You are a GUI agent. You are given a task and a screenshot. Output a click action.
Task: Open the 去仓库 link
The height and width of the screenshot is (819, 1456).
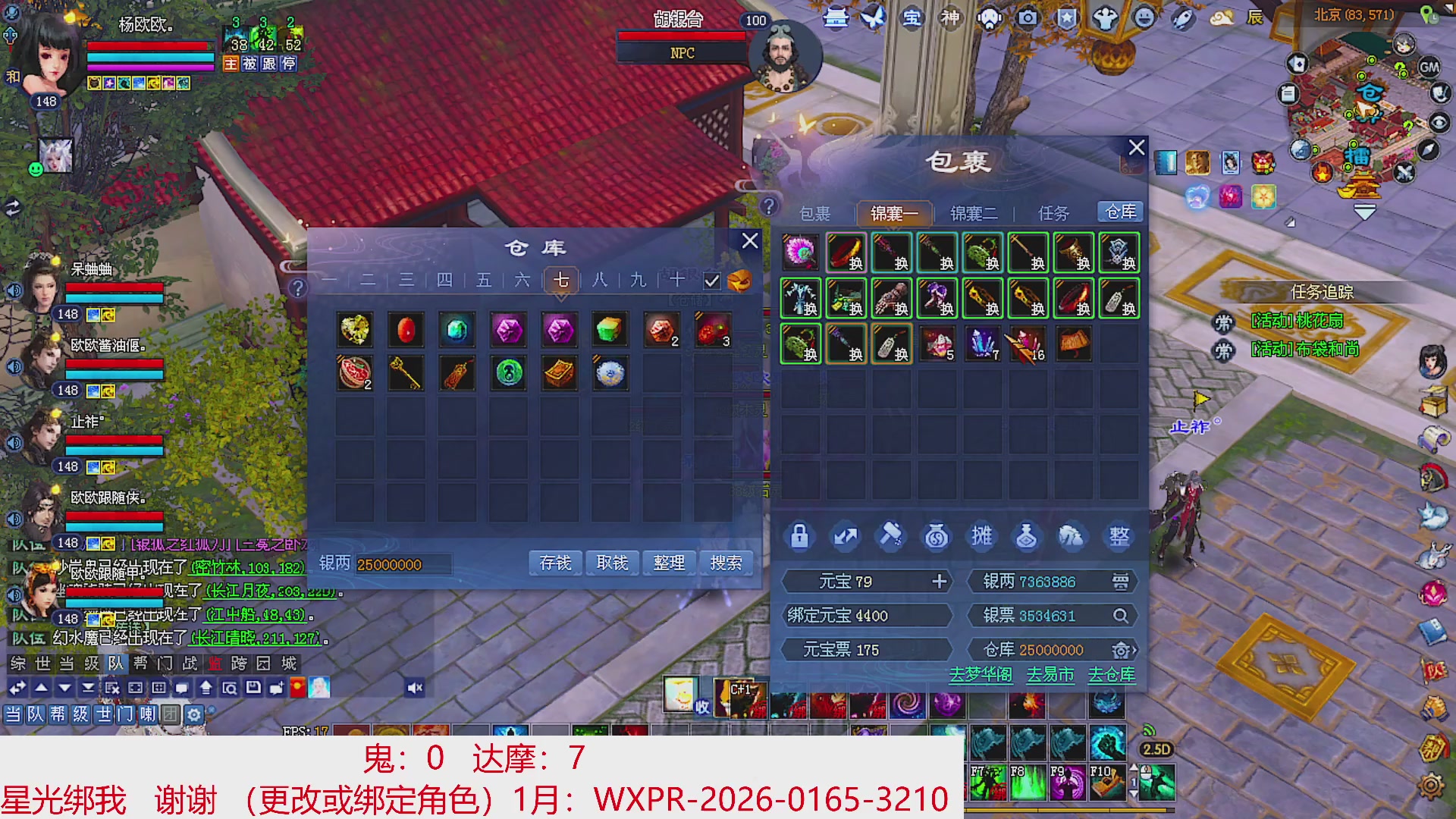pyautogui.click(x=1113, y=673)
